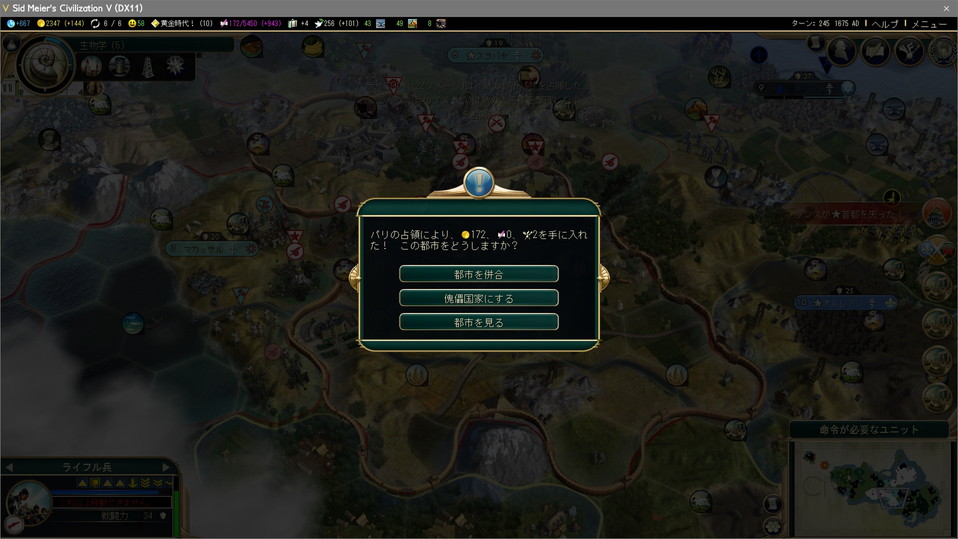Select the next unit arrow beside Rifleman

(x=168, y=467)
